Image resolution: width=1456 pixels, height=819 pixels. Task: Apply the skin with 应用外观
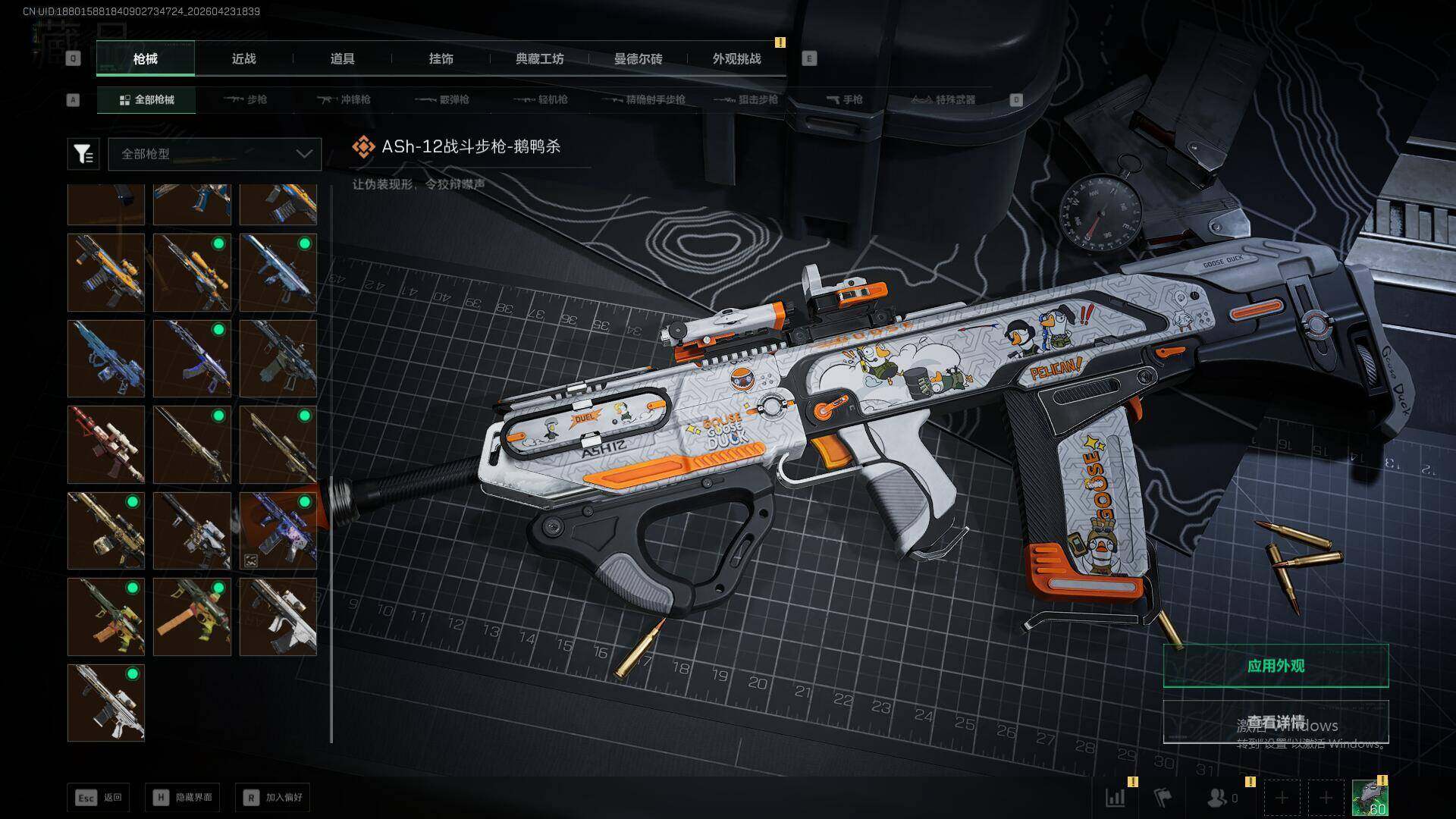click(1276, 666)
